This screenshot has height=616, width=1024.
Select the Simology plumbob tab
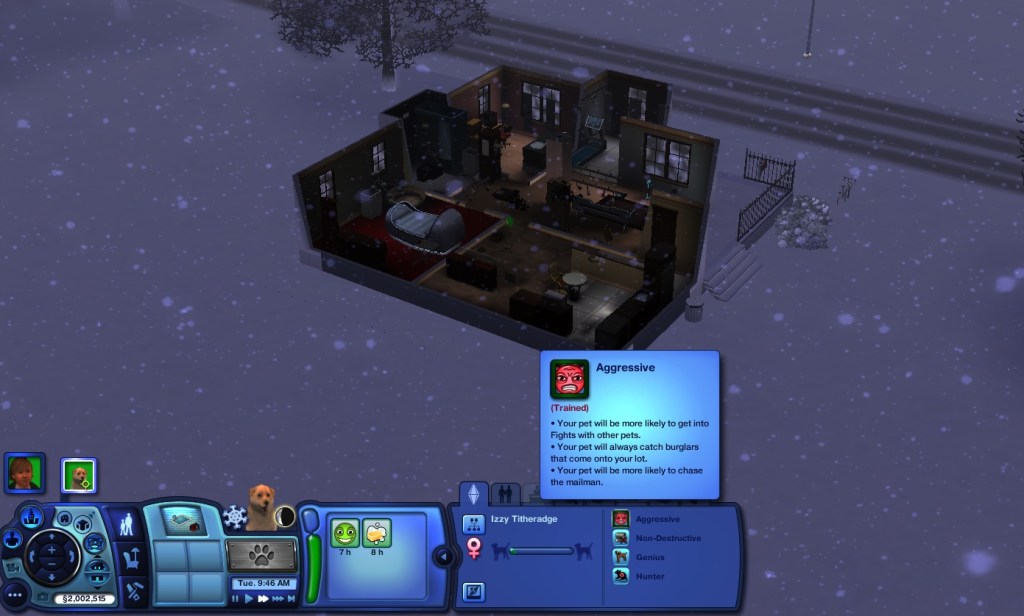[x=473, y=494]
